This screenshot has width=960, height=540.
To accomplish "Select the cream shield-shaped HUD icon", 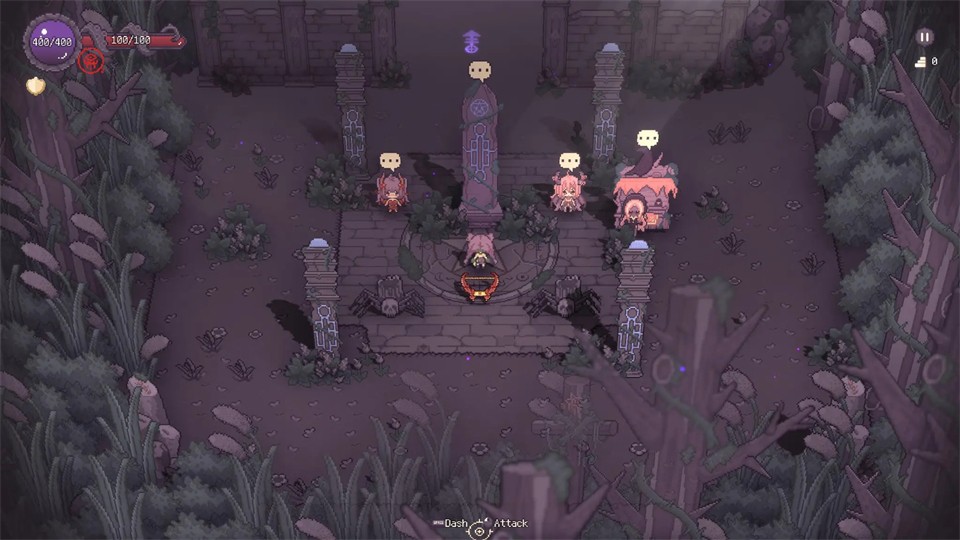I will point(35,86).
